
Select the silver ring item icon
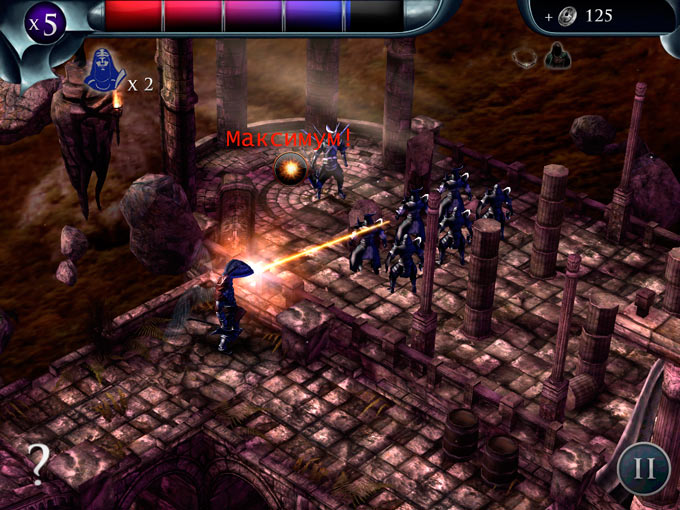(x=524, y=56)
